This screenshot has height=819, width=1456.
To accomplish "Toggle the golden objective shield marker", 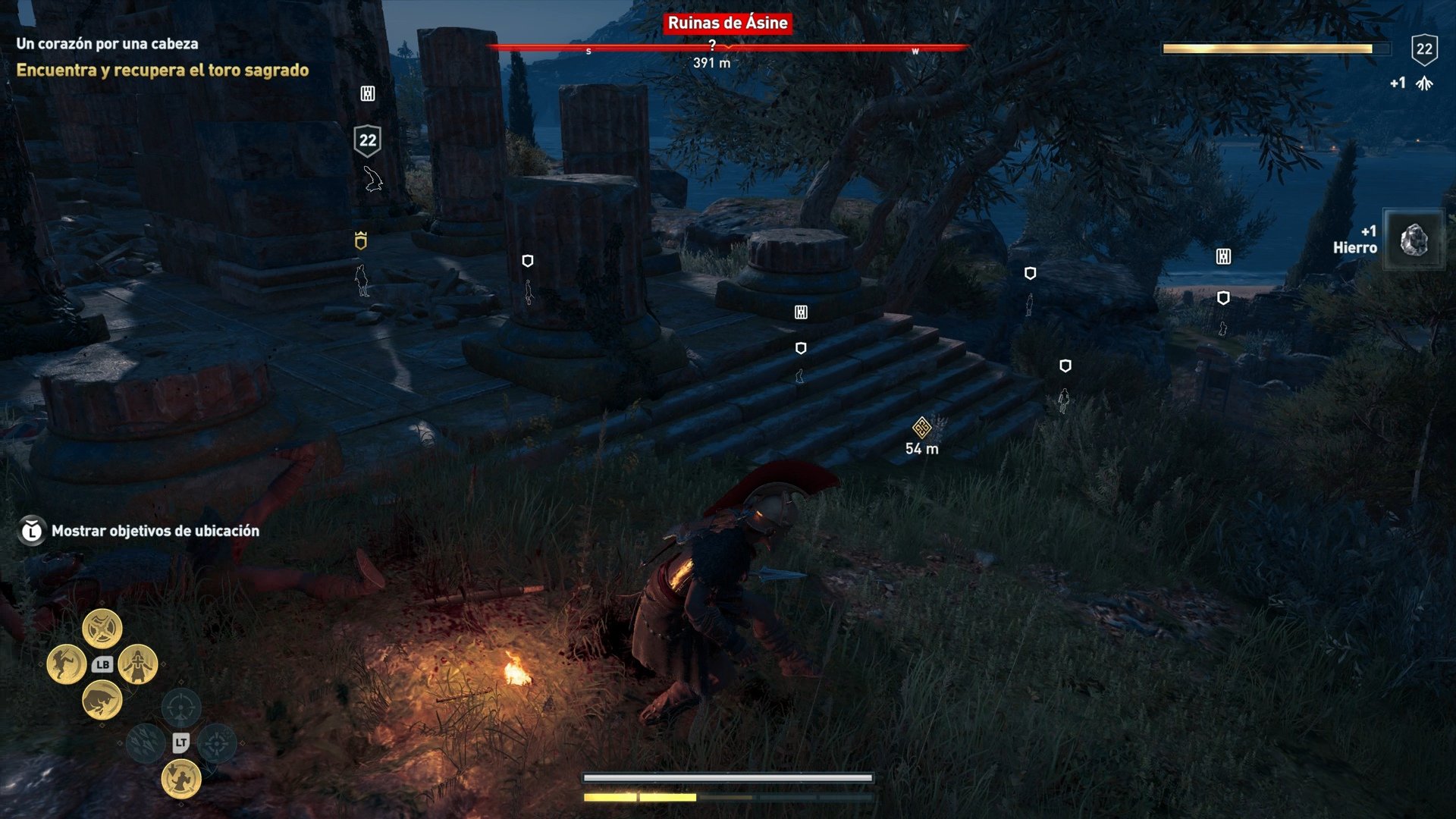I will 362,241.
